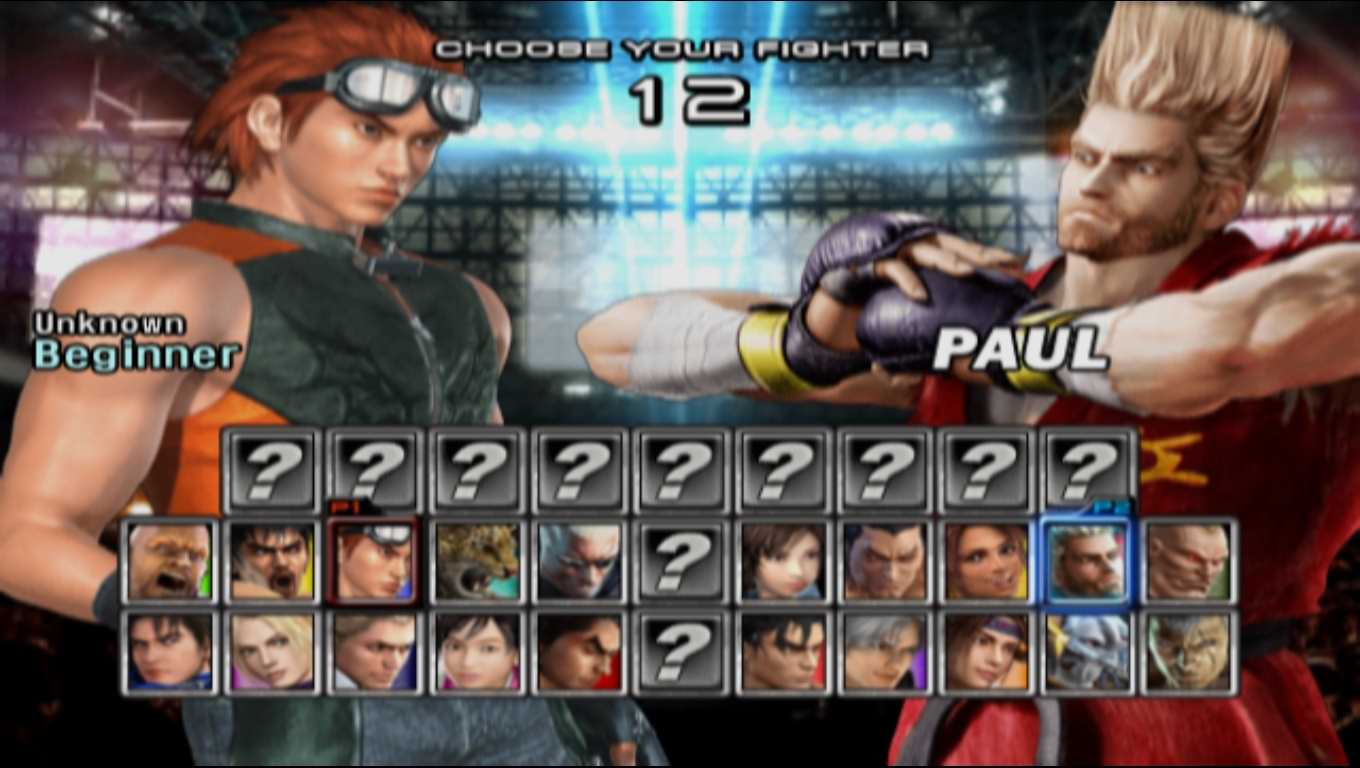This screenshot has width=1360, height=768.
Task: Choose blonde Nina's portrait
Action: coord(272,652)
